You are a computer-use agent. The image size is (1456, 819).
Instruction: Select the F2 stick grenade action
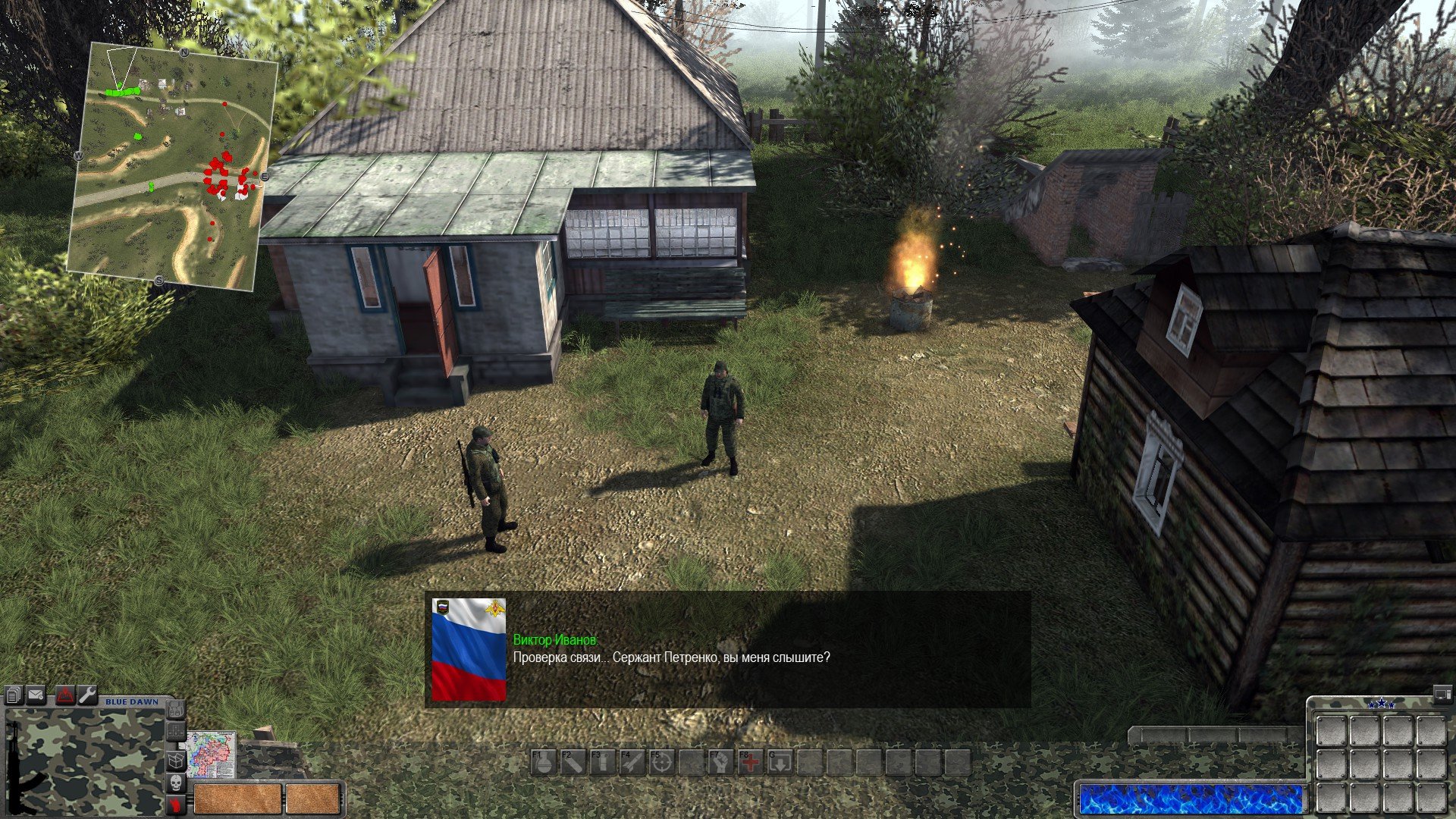(573, 762)
